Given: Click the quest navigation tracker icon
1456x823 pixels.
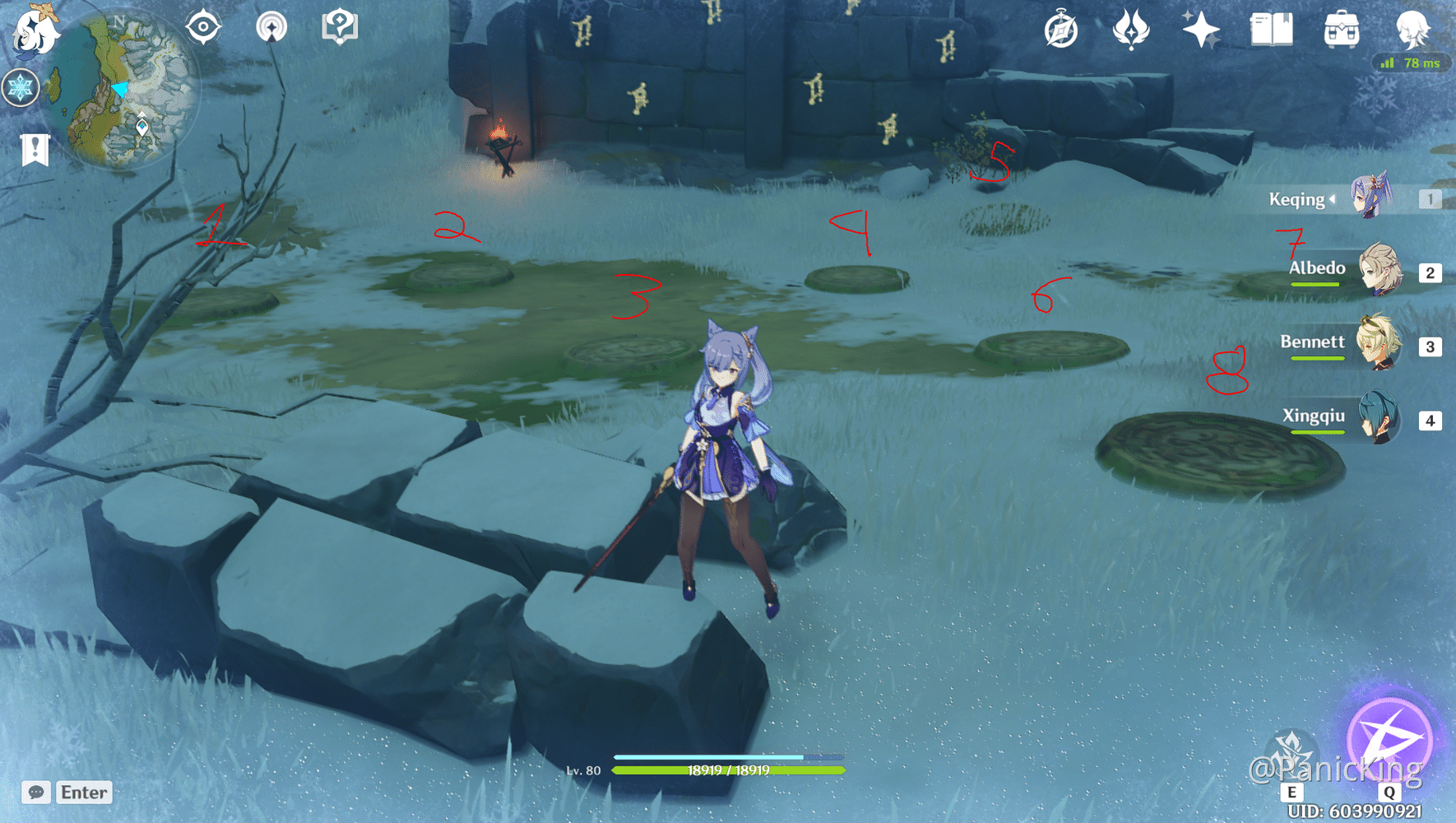Looking at the screenshot, I should [271, 26].
